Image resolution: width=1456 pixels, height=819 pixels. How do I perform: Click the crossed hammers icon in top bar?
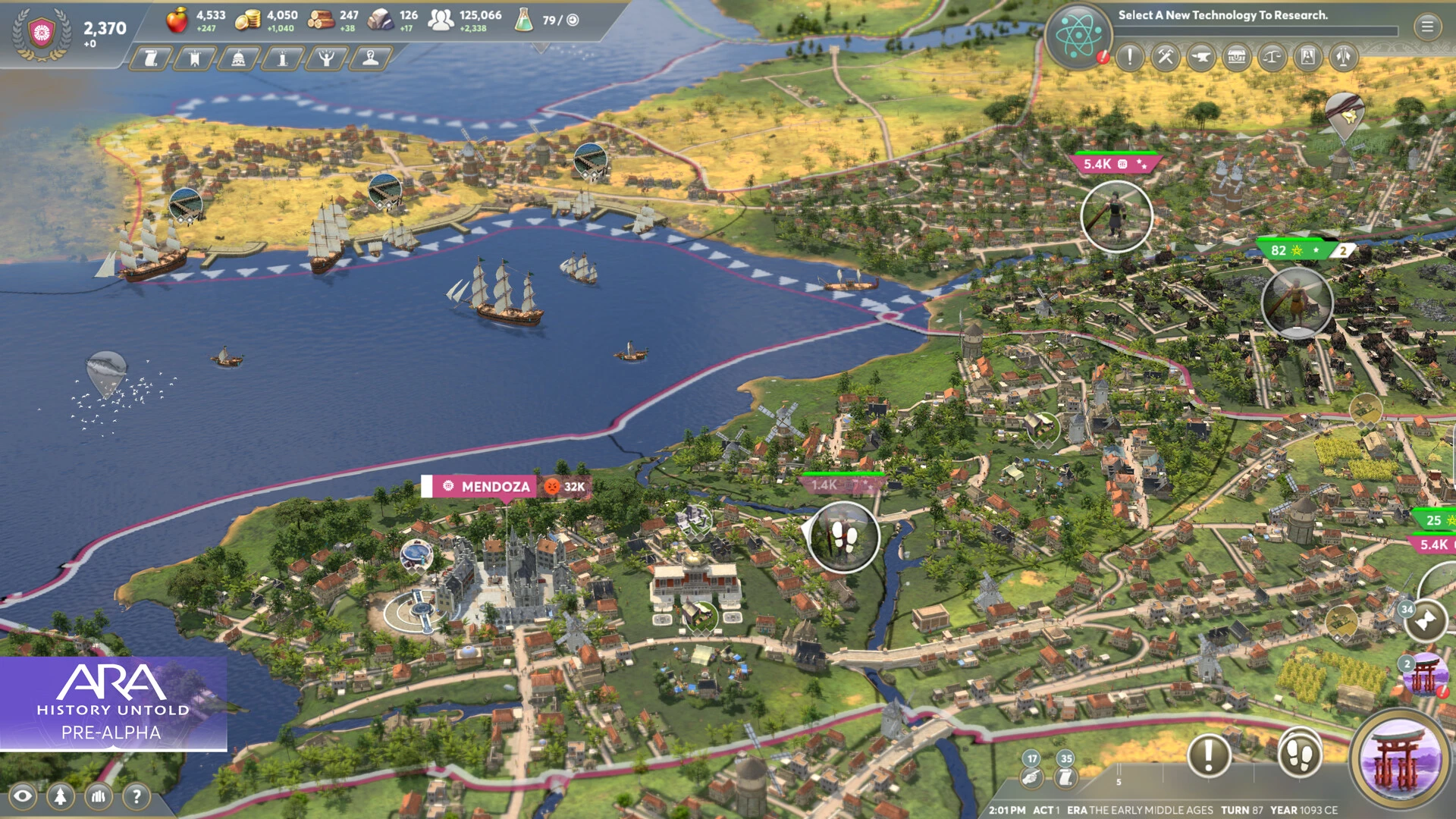(1166, 57)
